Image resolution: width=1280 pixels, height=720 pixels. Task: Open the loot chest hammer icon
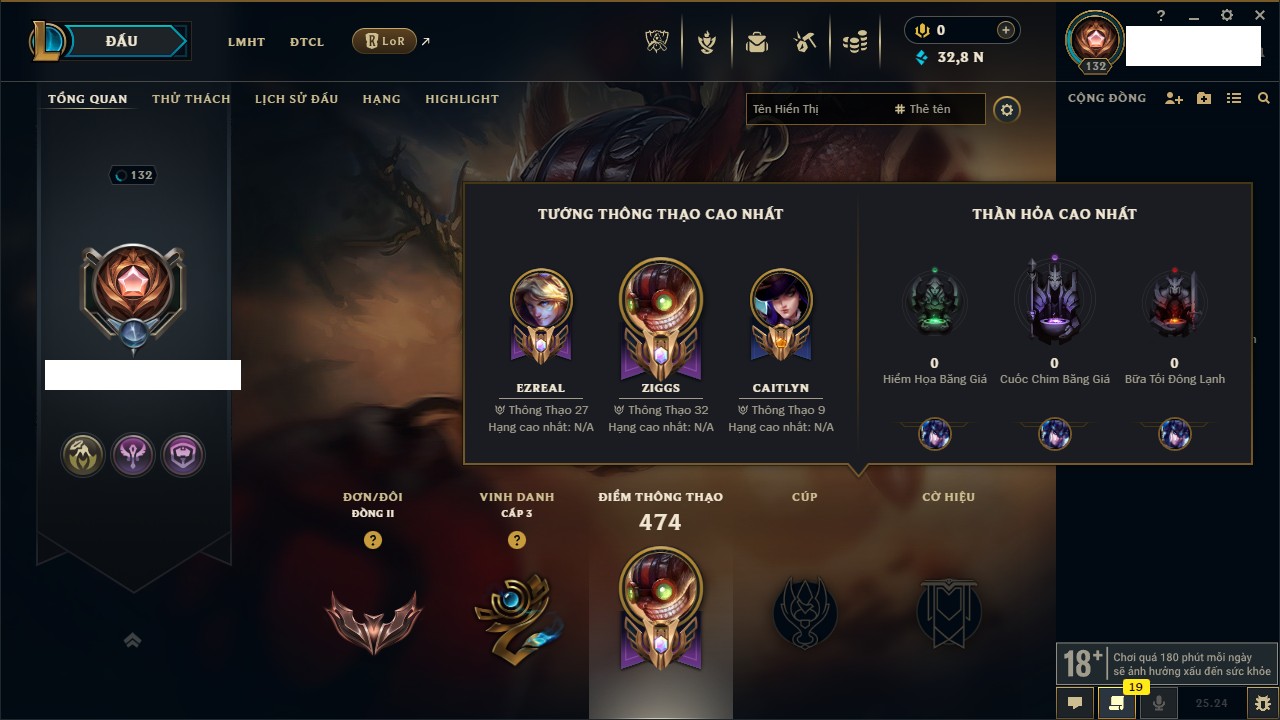coord(805,42)
